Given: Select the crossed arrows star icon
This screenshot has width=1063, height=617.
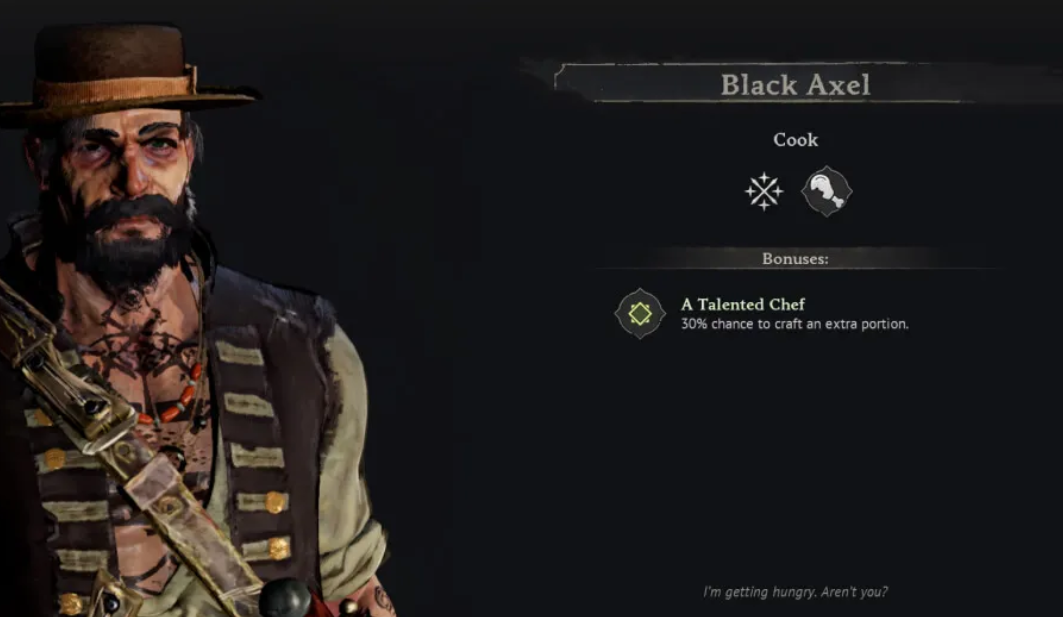Looking at the screenshot, I should point(764,191).
